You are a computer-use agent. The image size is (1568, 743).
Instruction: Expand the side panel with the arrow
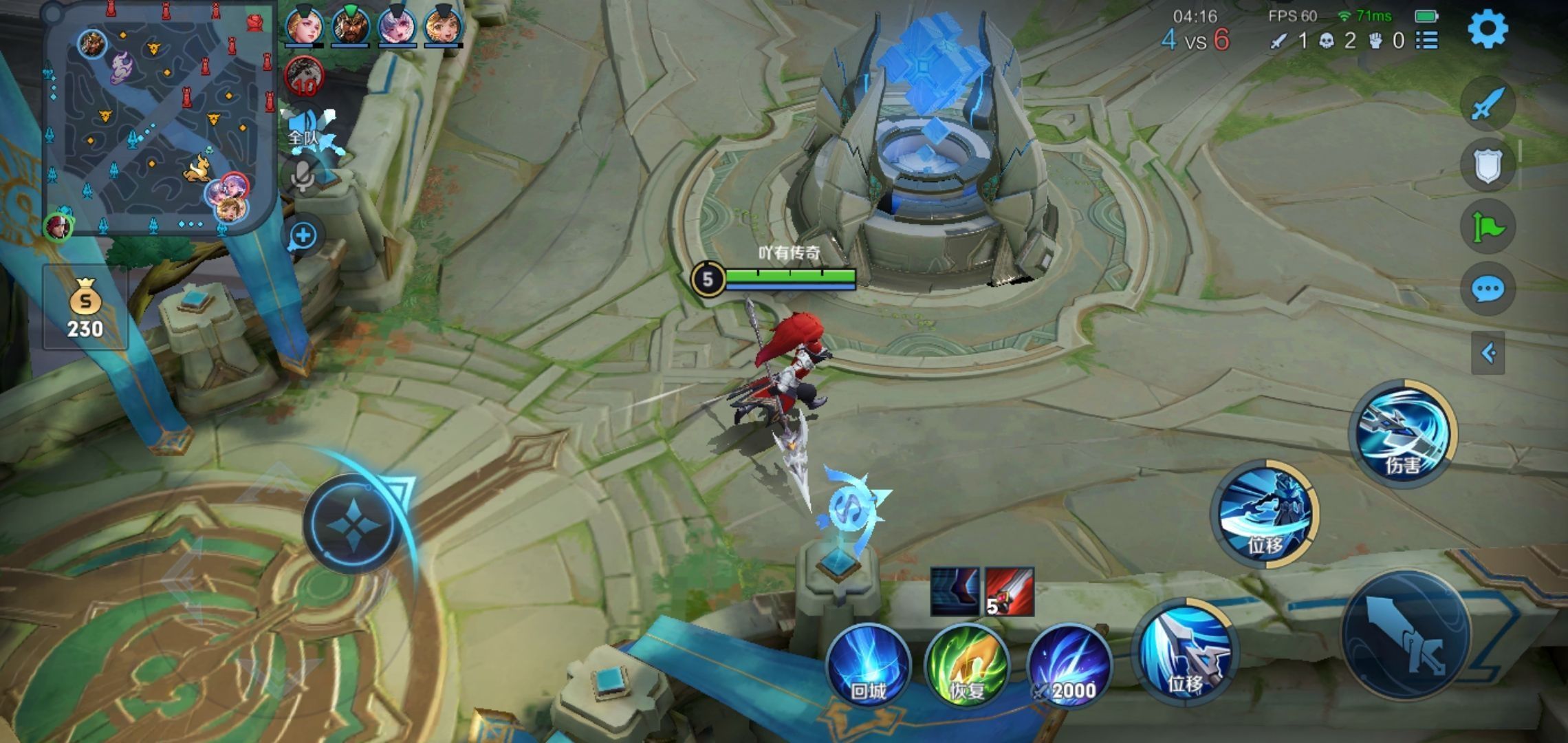click(x=1488, y=353)
